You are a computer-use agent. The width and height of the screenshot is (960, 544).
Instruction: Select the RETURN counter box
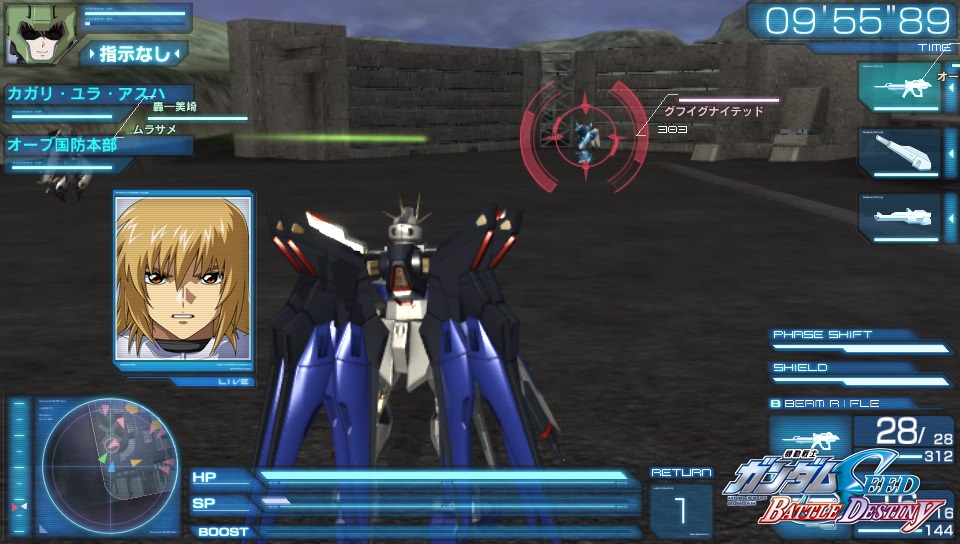tap(680, 509)
